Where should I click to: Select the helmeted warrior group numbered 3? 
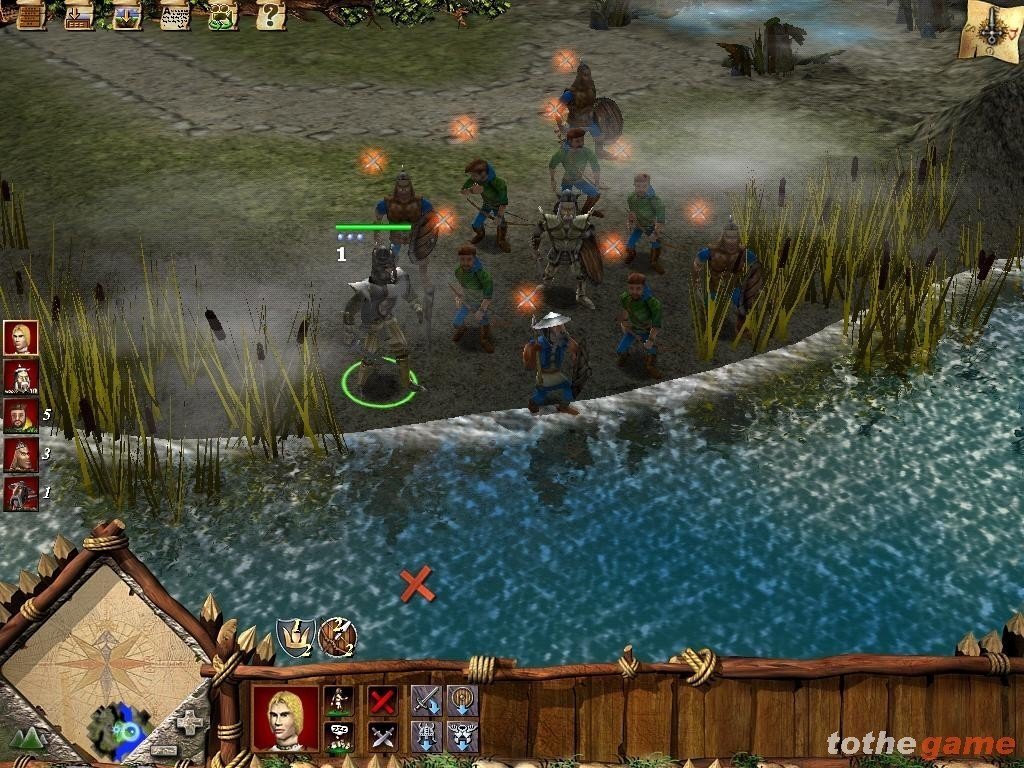point(20,454)
